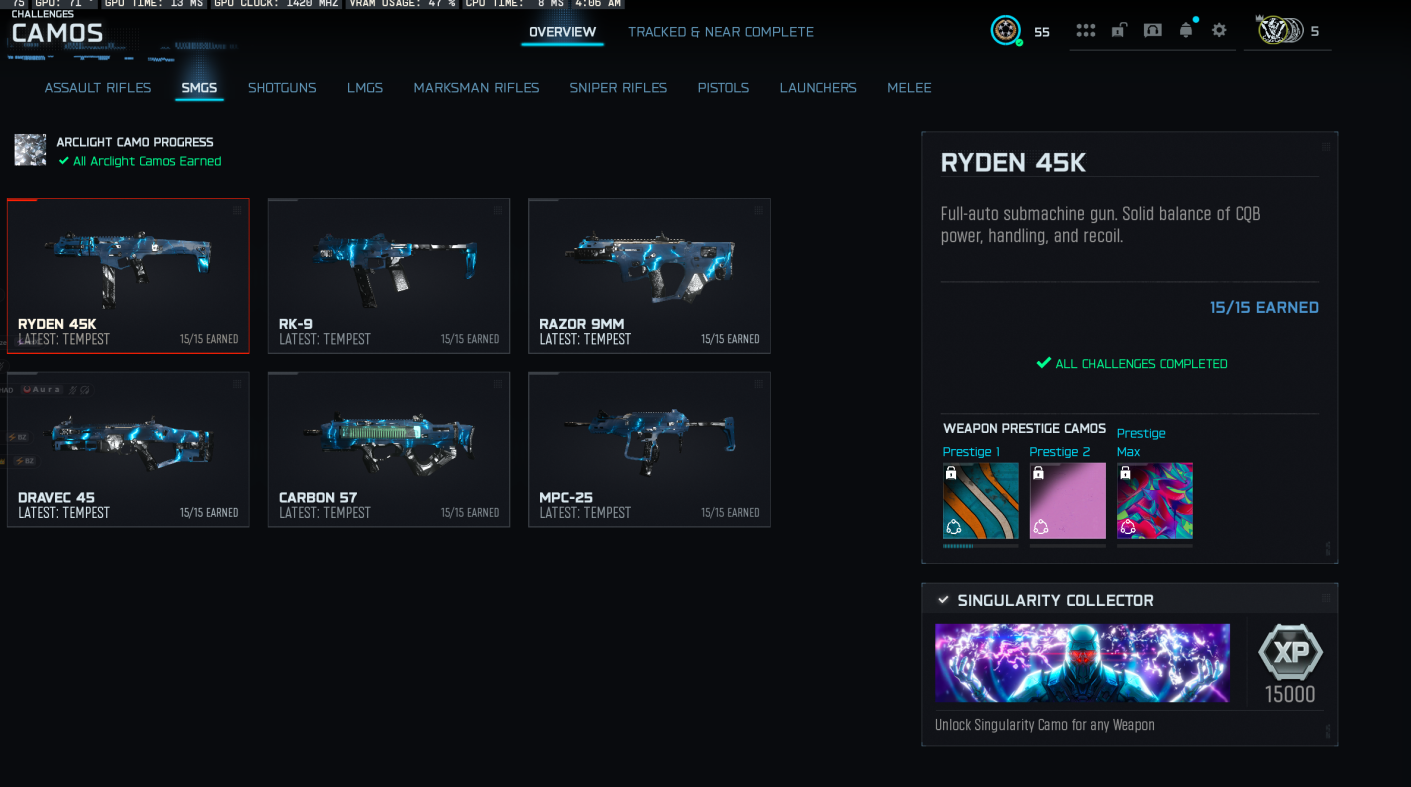Viewport: 1411px width, 787px height.
Task: Toggle the corner icon on the MPC-25 card
Action: [757, 383]
